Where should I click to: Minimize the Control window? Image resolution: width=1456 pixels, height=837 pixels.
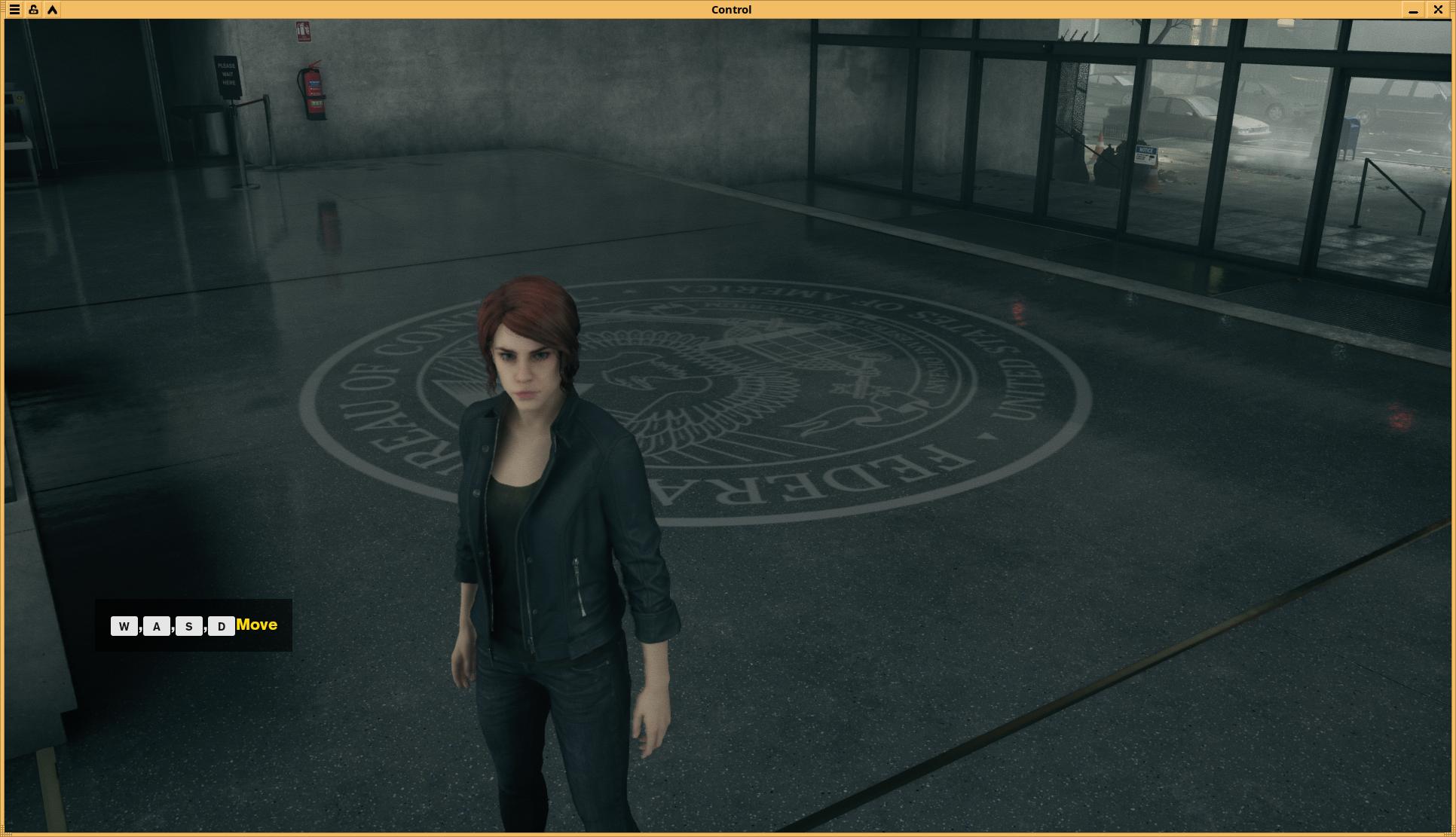[x=1413, y=10]
